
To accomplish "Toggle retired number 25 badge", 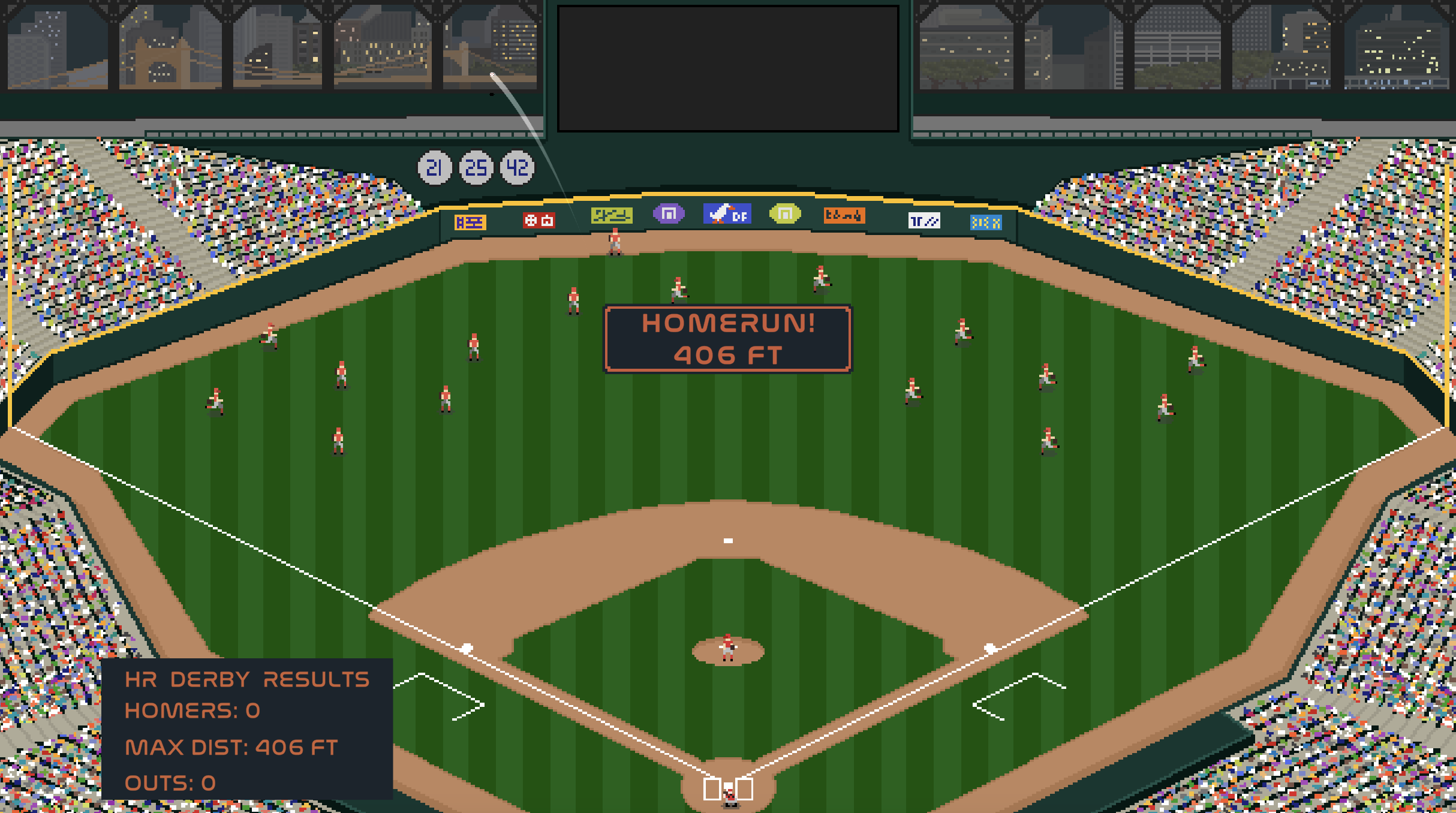I will tap(476, 168).
